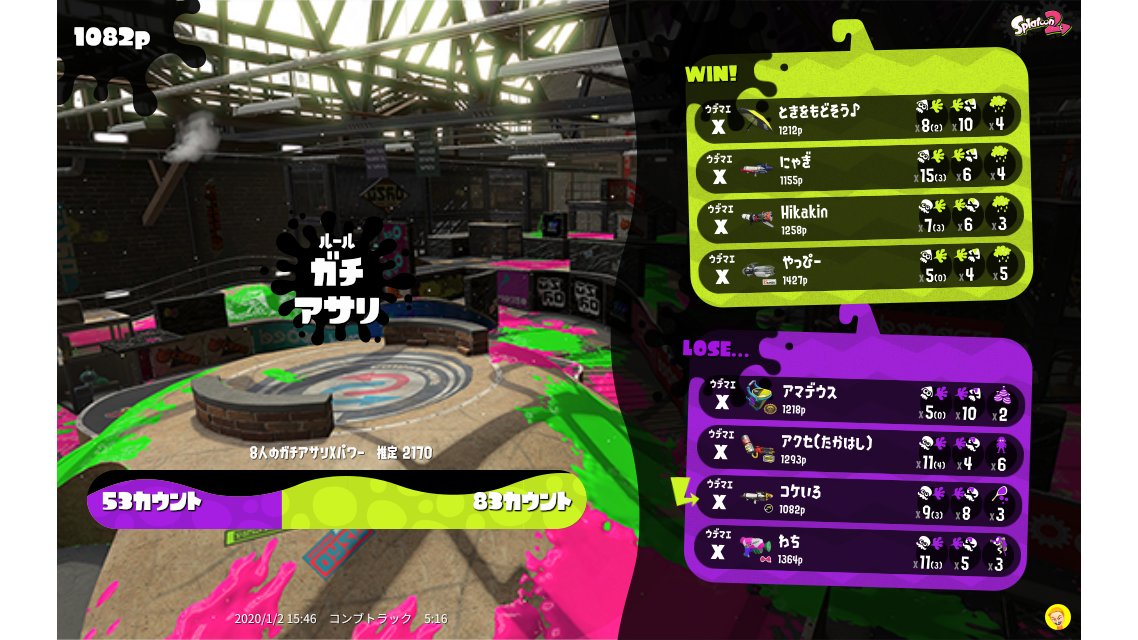
Task: Open にゃぎ's player result row
Action: [x=858, y=167]
